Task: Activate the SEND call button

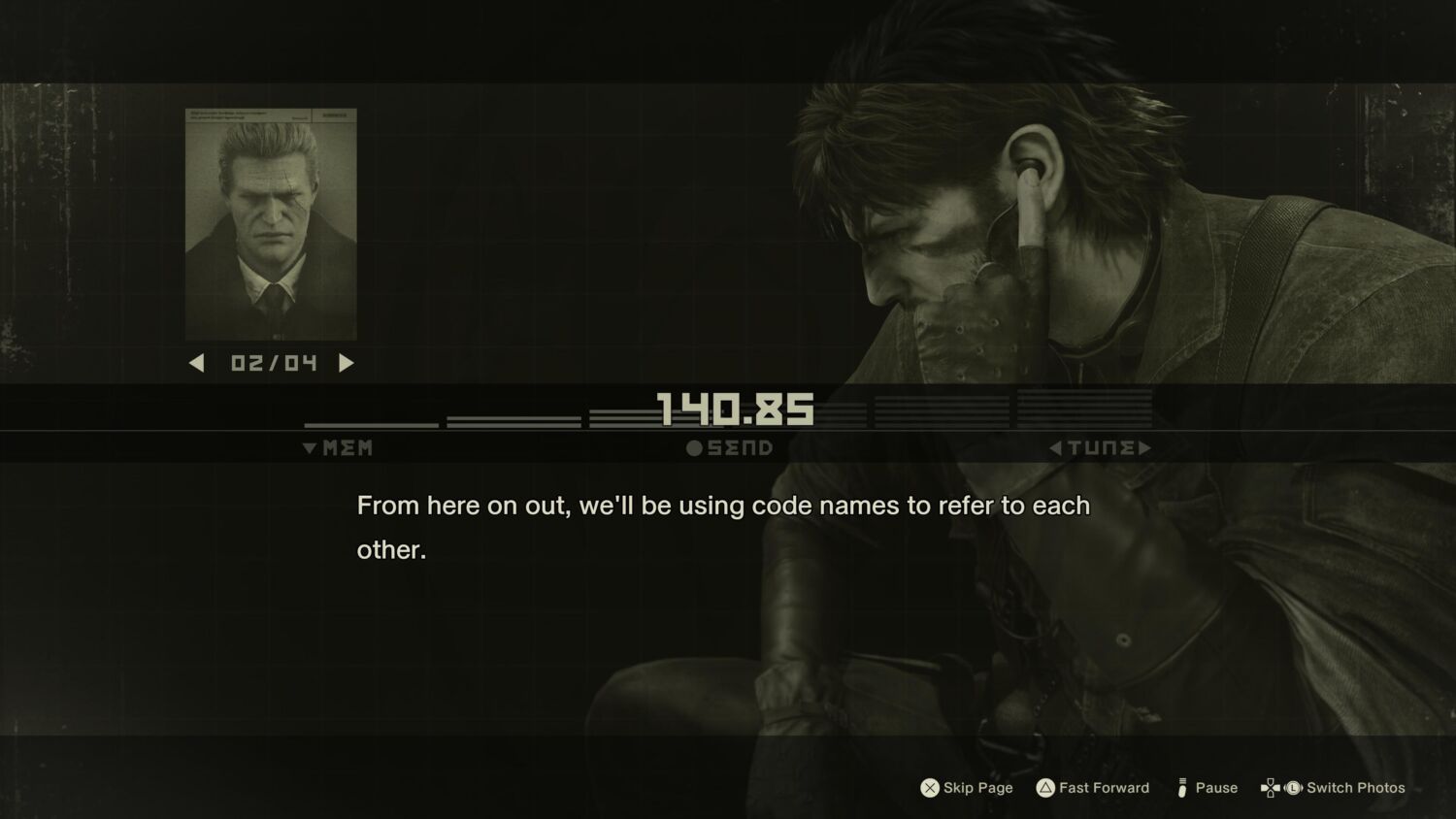Action: 730,447
